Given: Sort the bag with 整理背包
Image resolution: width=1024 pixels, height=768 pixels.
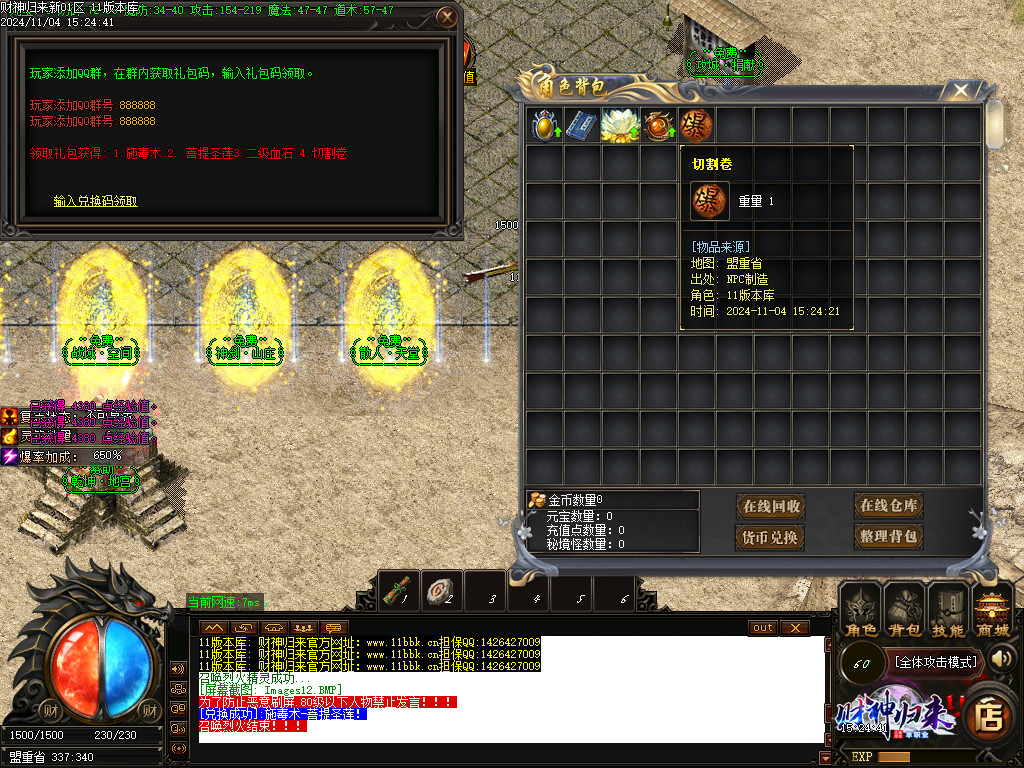Looking at the screenshot, I should click(x=888, y=537).
